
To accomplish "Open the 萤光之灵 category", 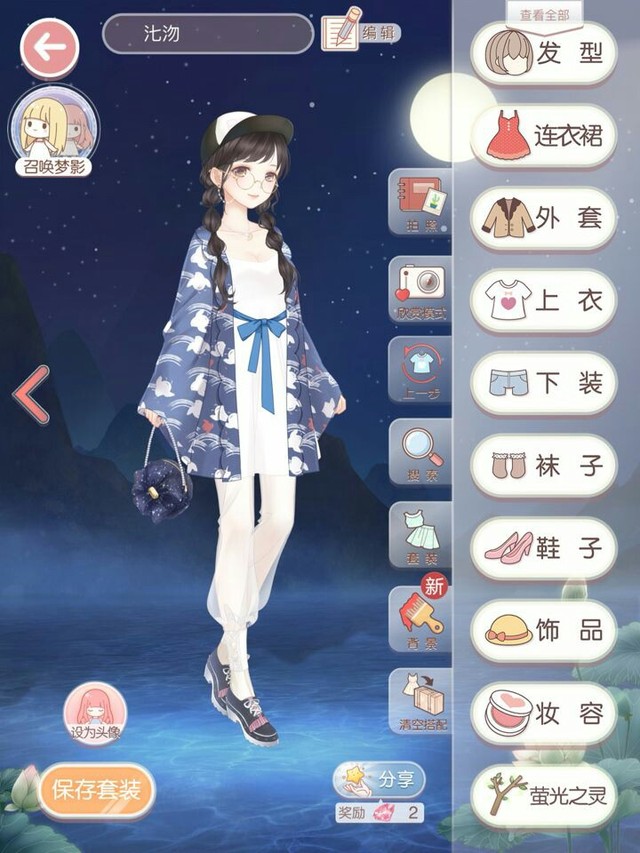I will coord(543,795).
